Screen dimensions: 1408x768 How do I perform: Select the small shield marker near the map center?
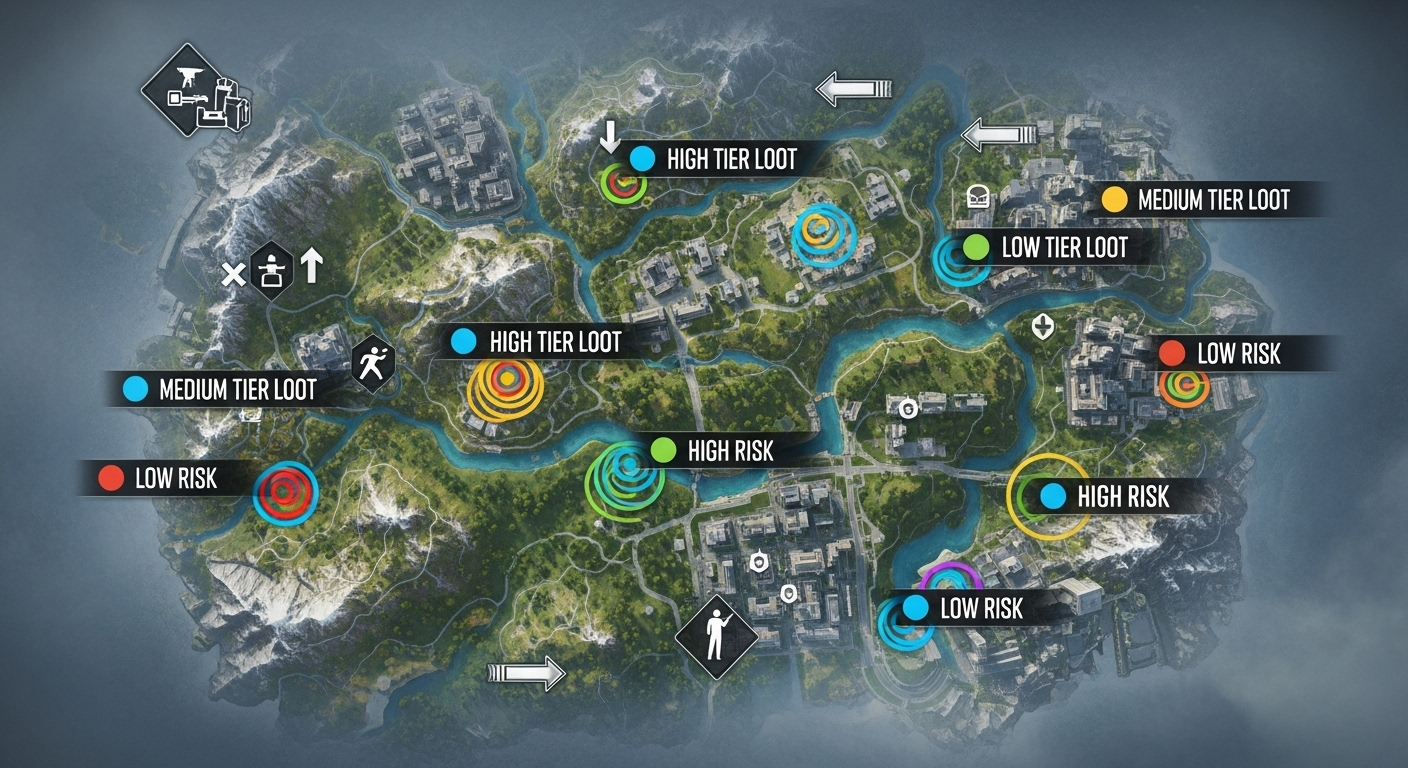point(907,407)
